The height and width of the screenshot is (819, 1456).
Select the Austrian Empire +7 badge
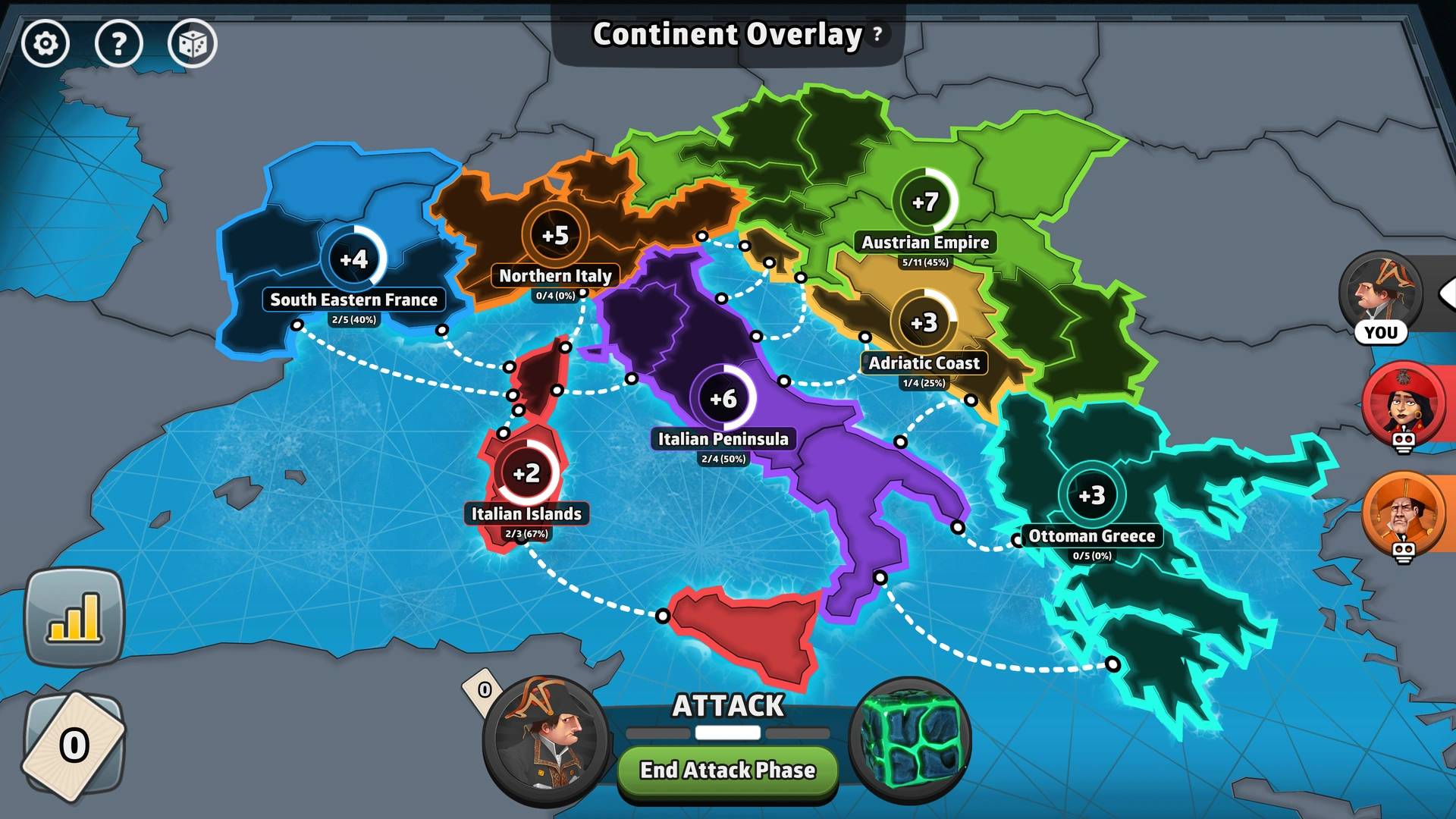pyautogui.click(x=927, y=201)
